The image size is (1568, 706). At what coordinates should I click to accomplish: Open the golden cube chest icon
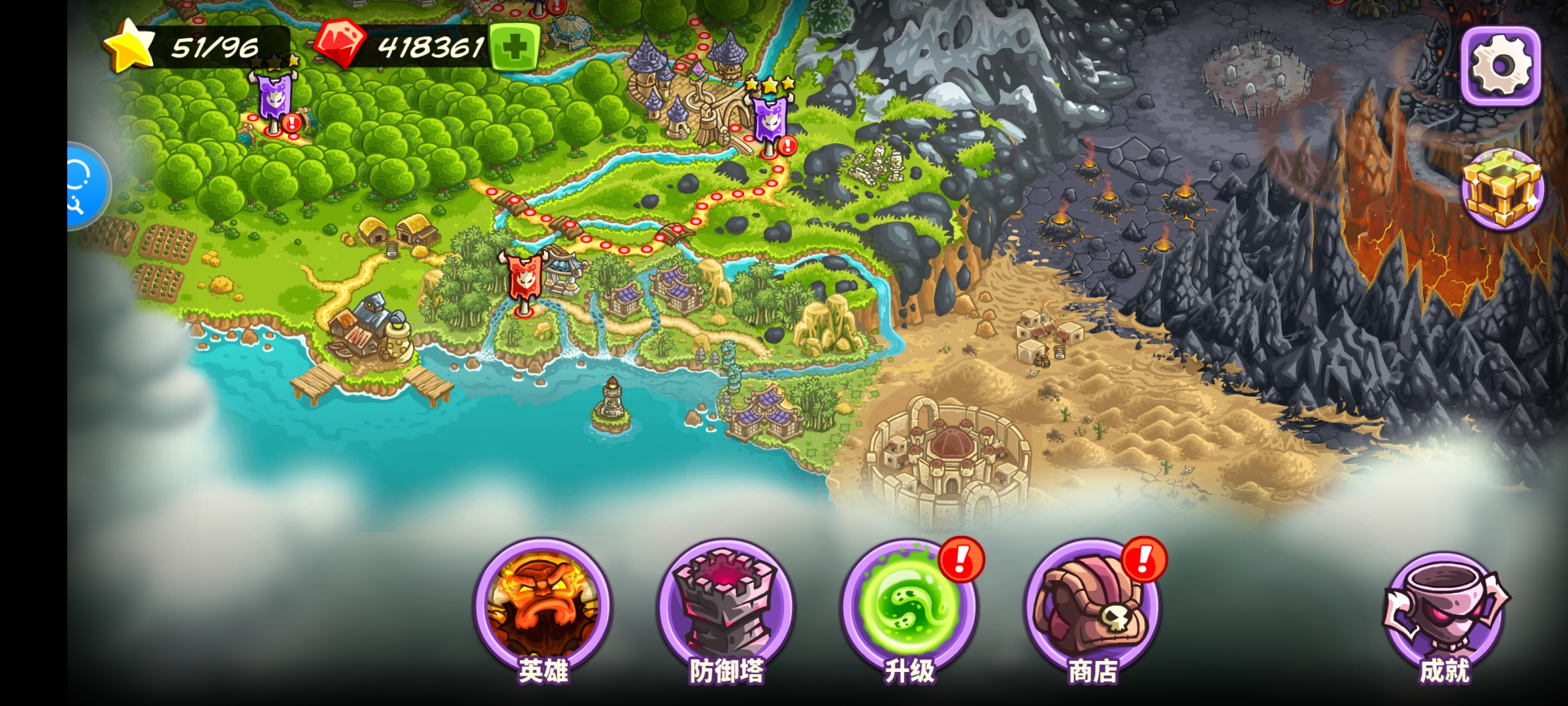pos(1502,189)
